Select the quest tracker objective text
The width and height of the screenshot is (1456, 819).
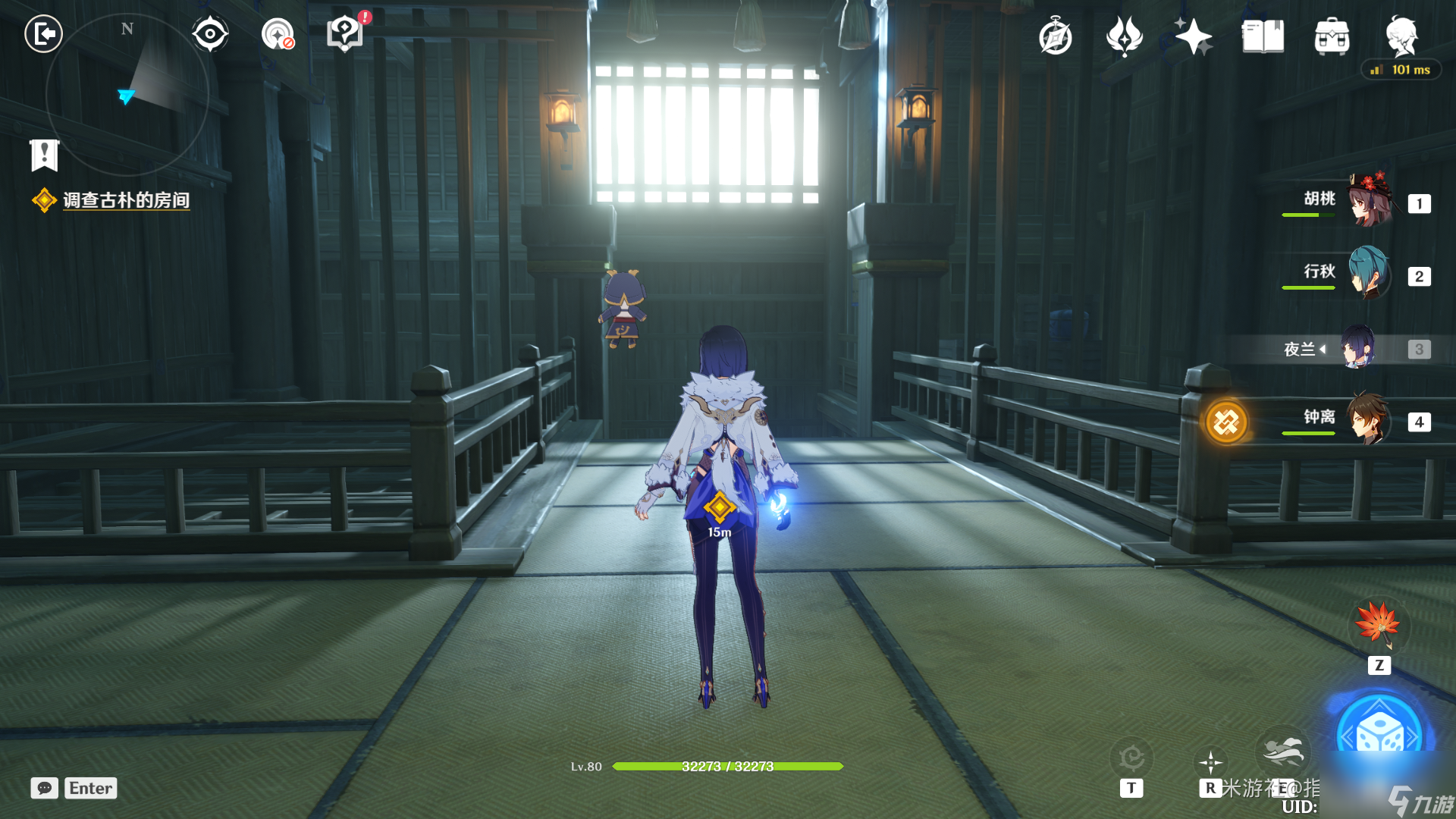point(126,200)
